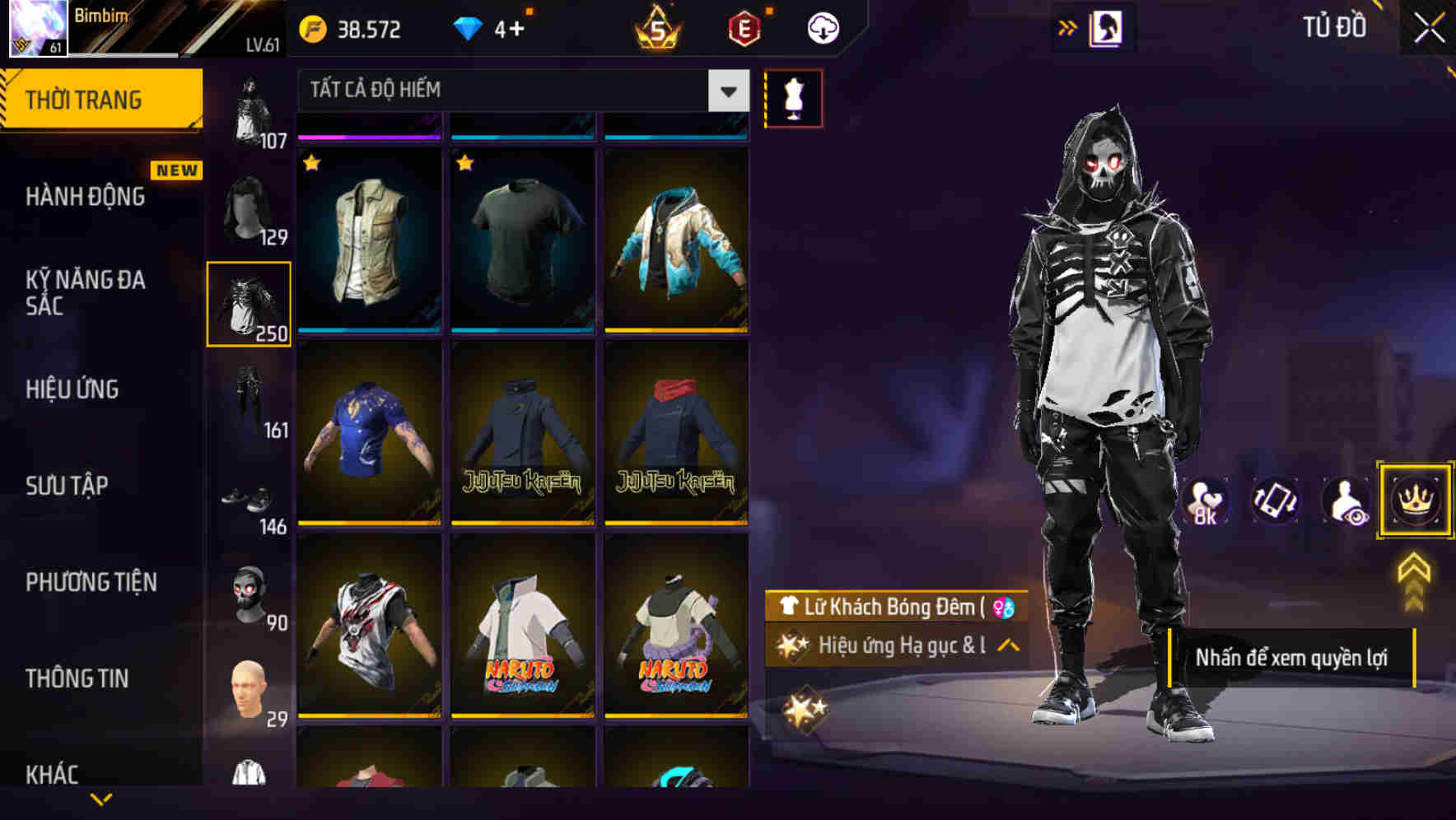Screen dimensions: 1456x820
Task: Select the crown rank icon beside the character
Action: point(1415,501)
